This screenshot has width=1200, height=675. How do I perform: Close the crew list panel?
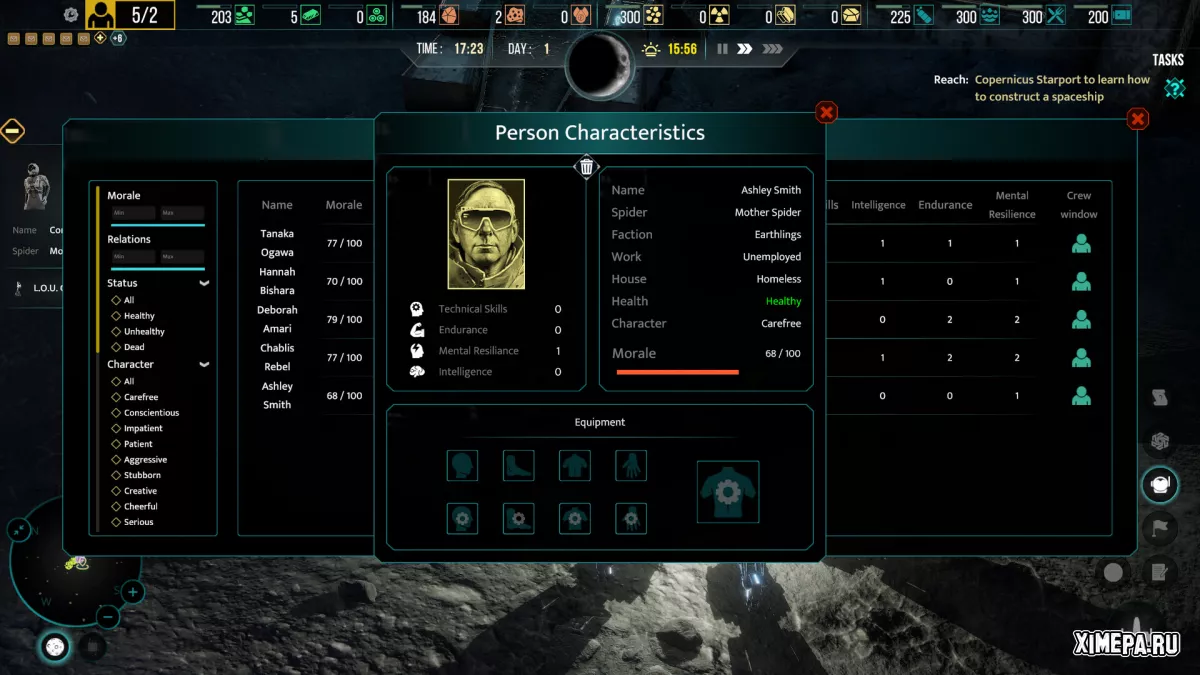[x=1138, y=120]
